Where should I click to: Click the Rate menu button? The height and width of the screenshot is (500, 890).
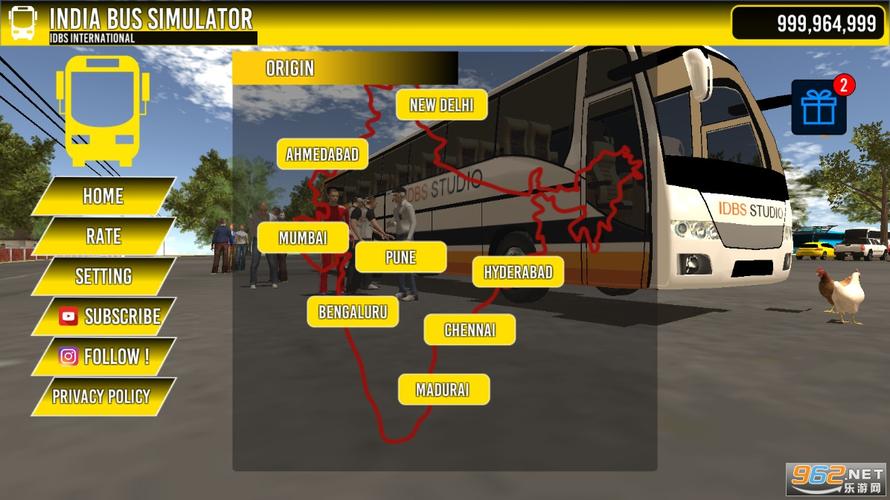tap(103, 236)
